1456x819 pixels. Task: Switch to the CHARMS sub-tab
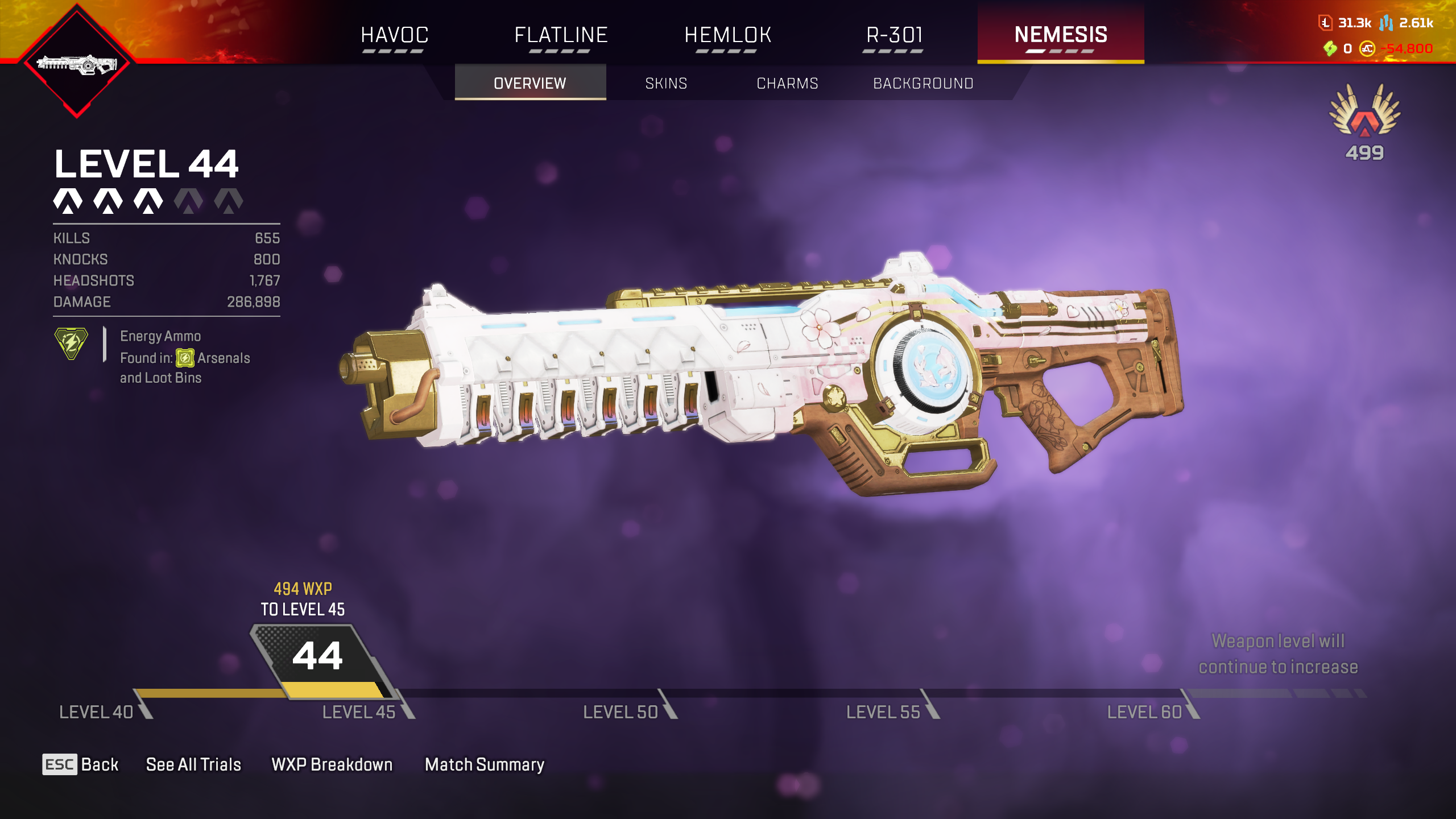[787, 83]
